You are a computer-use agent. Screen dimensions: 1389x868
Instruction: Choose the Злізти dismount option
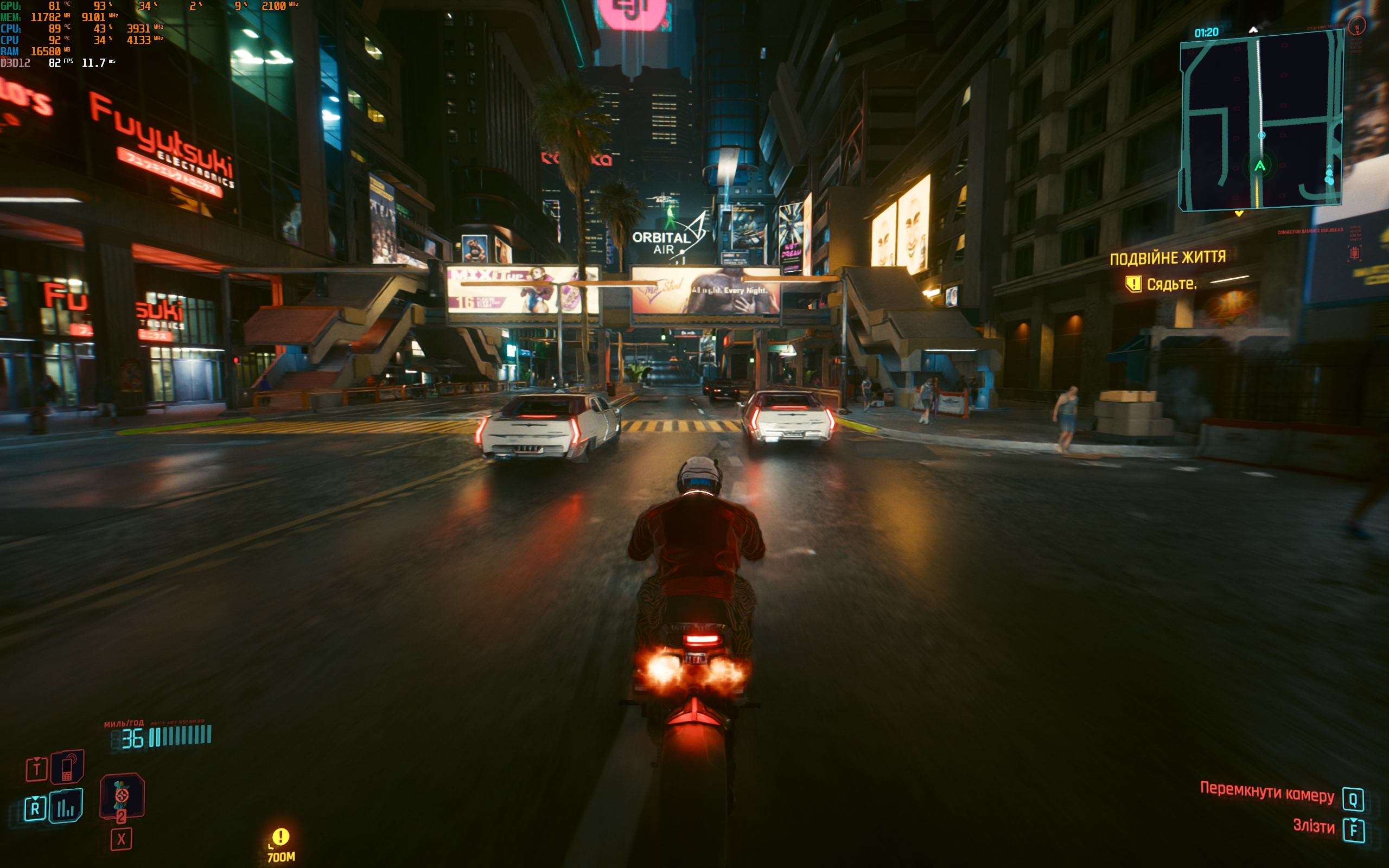[1313, 826]
